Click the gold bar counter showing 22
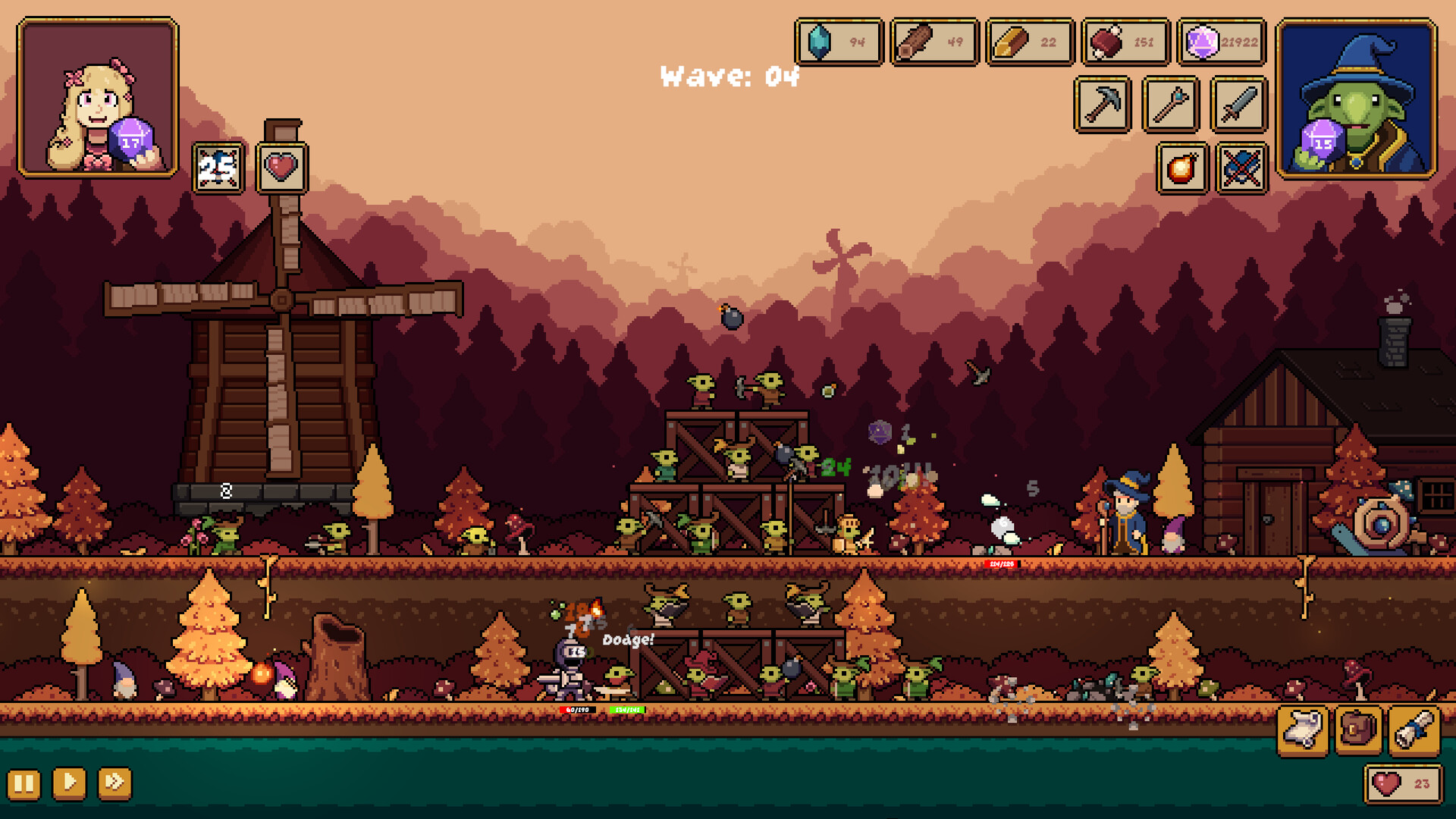 tap(1028, 42)
